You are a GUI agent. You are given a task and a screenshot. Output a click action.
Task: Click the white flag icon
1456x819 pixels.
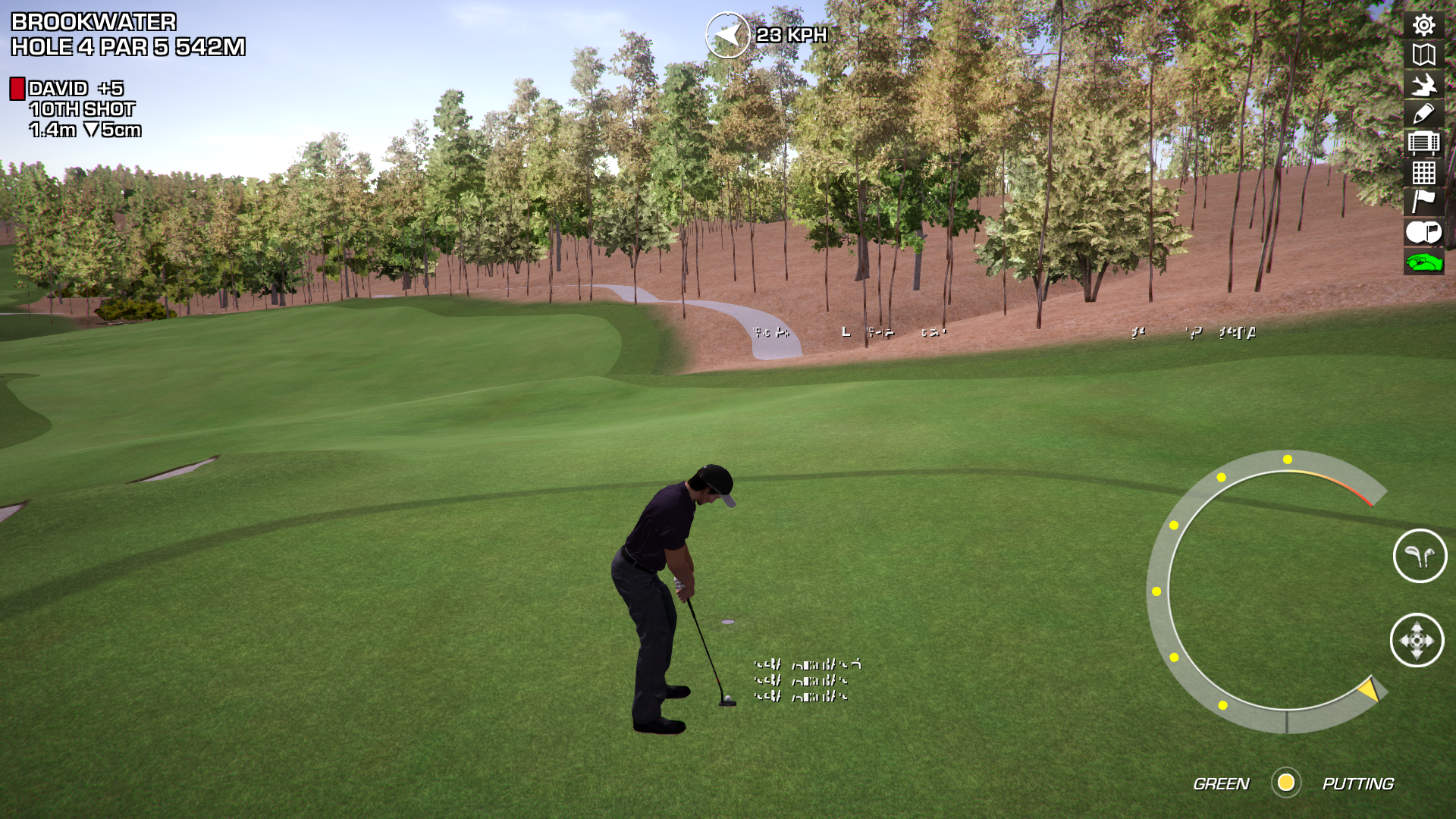tap(1423, 202)
